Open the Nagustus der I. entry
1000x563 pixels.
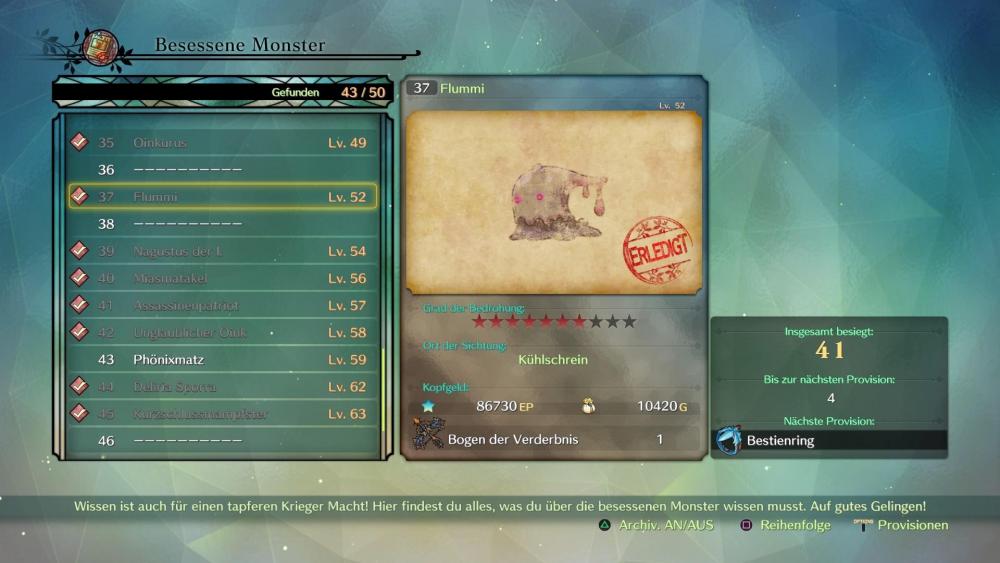click(x=222, y=251)
